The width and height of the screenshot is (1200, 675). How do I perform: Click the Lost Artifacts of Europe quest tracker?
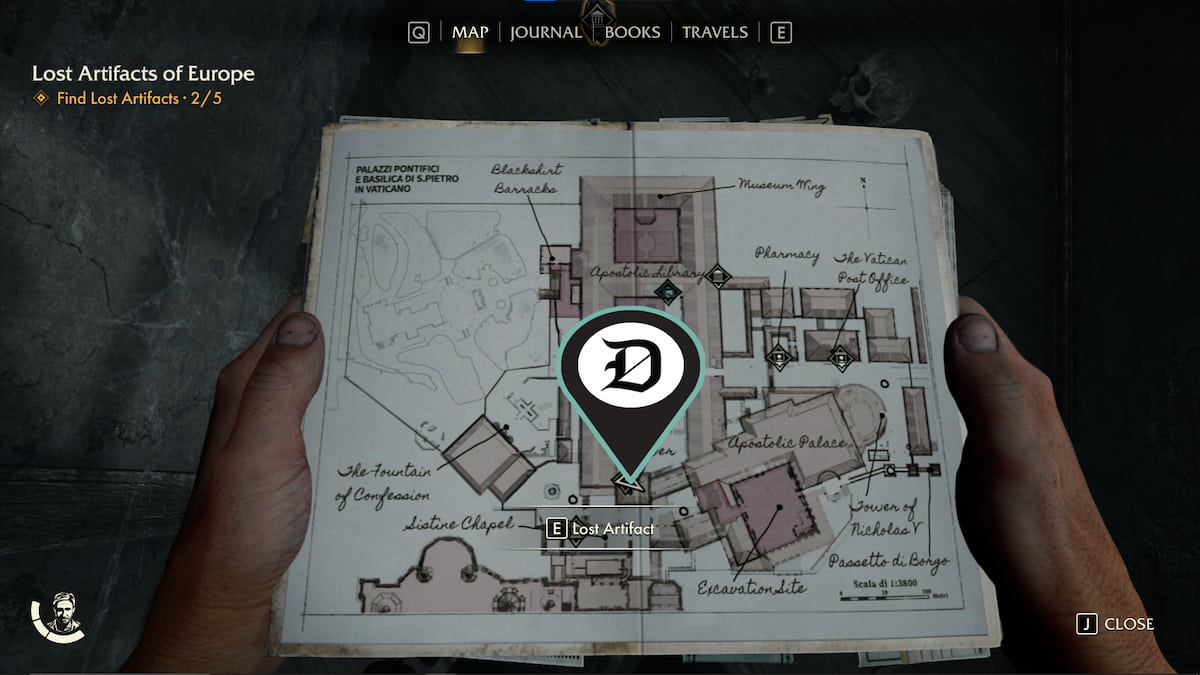click(x=143, y=74)
